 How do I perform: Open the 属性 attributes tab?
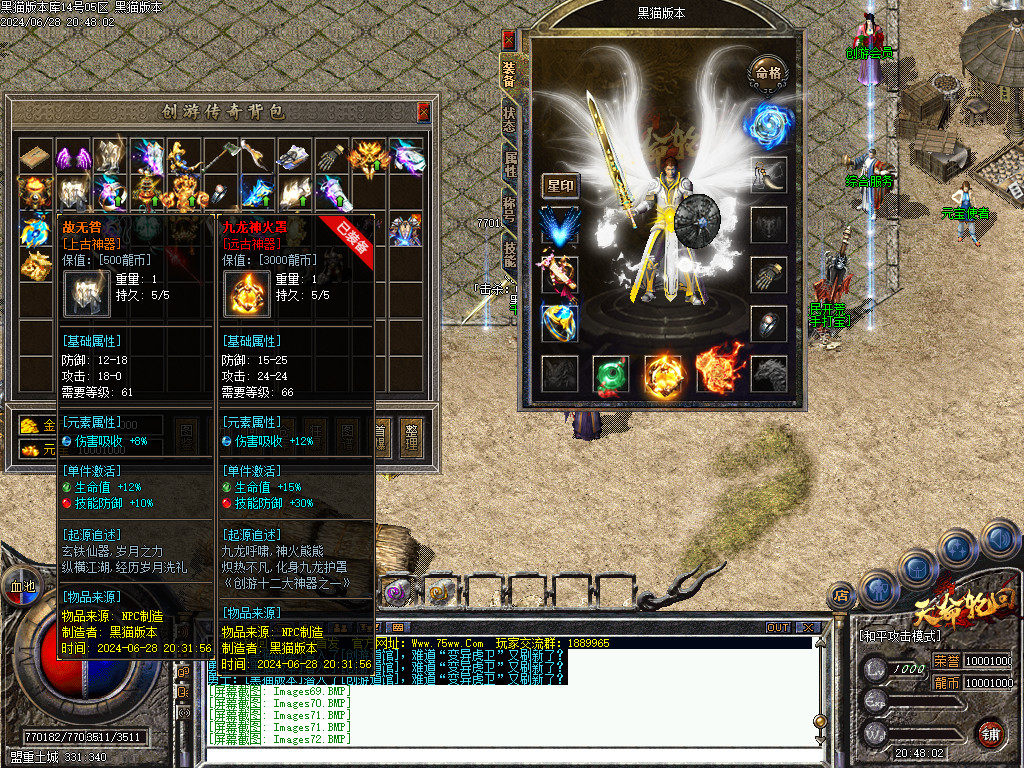[509, 165]
